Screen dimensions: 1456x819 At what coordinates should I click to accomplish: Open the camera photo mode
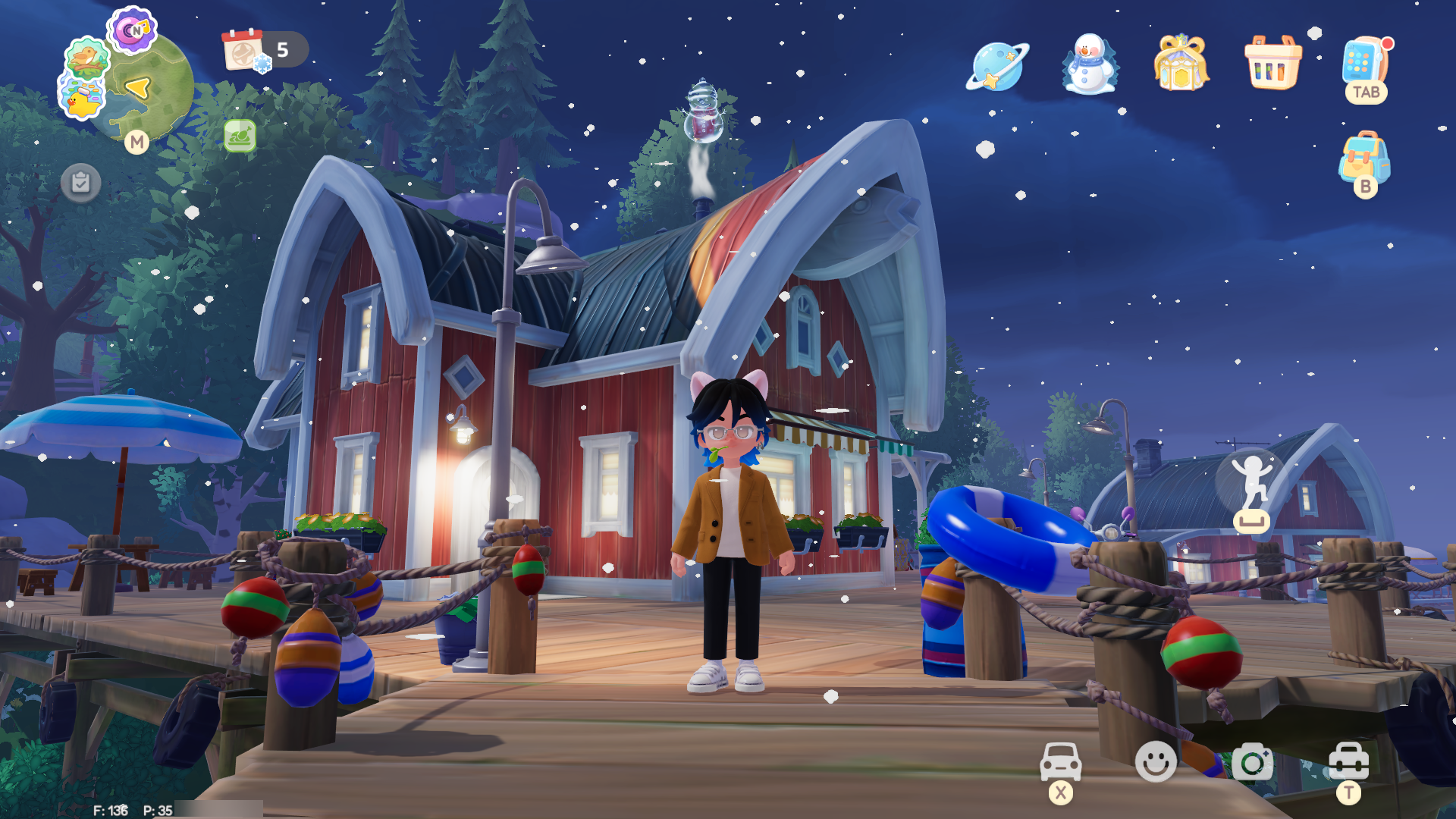(1252, 761)
